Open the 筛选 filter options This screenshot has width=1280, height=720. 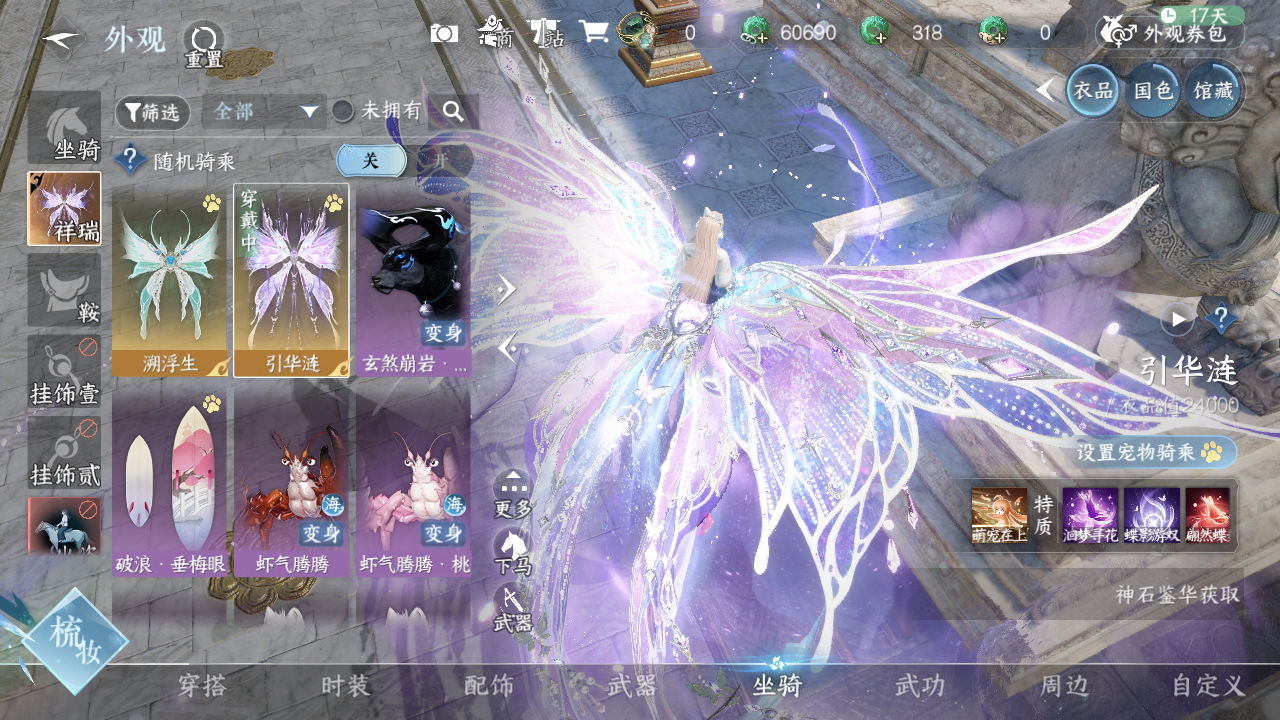pos(152,113)
